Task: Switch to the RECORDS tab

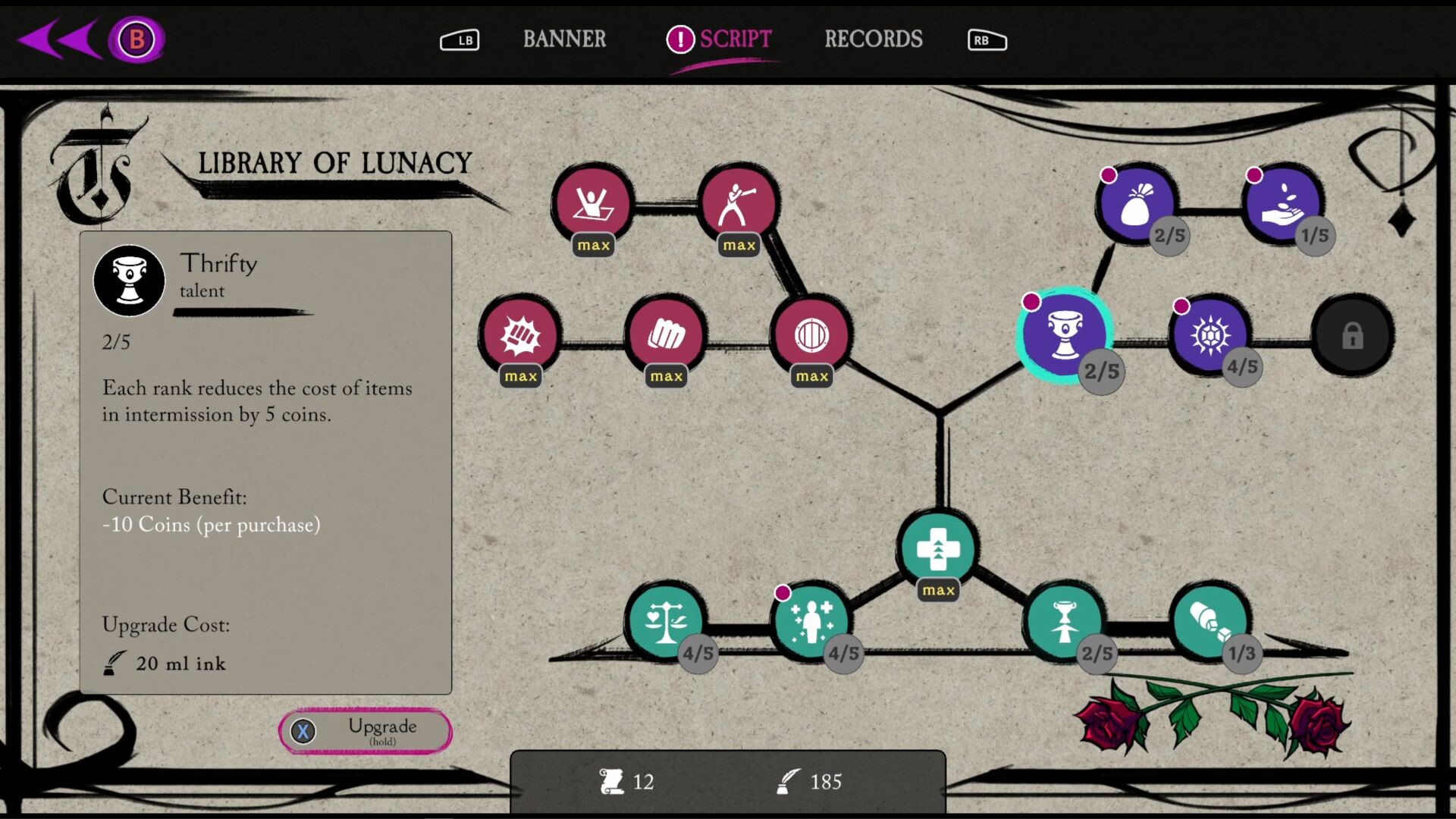Action: (873, 39)
